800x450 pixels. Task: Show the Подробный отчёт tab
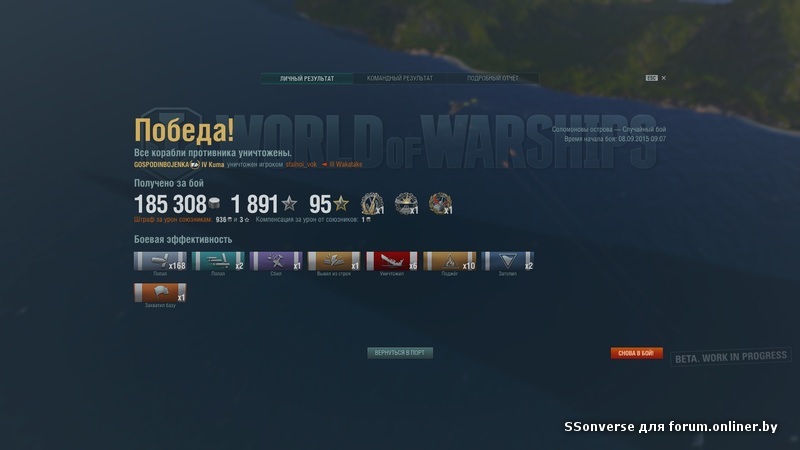[x=492, y=78]
